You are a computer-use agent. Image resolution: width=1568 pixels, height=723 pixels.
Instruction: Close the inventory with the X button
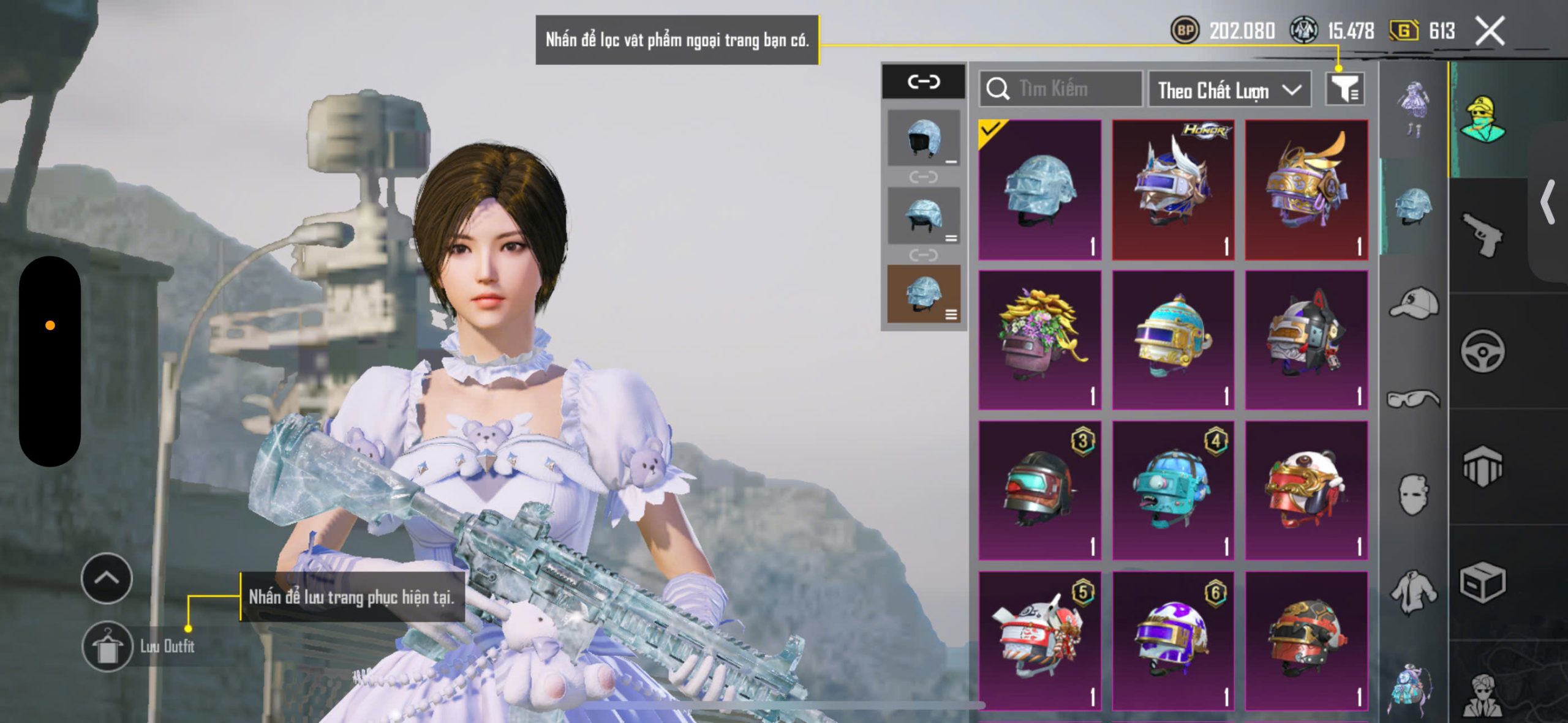(x=1490, y=31)
